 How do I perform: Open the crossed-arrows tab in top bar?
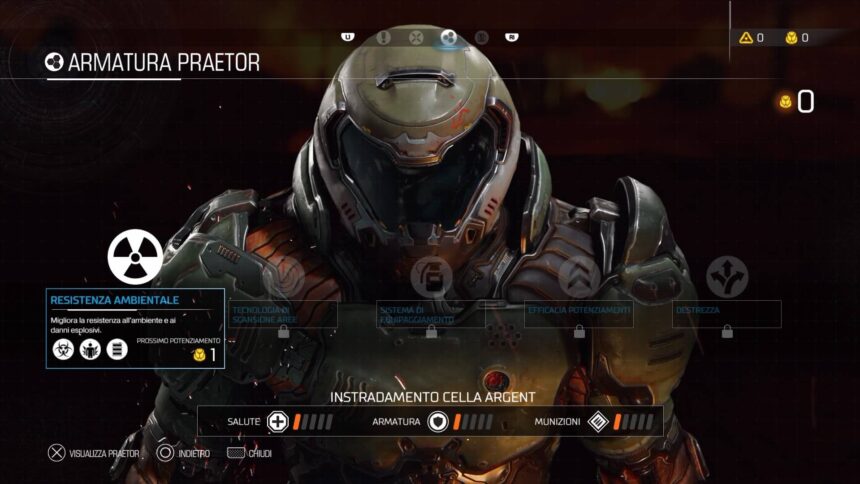[416, 38]
